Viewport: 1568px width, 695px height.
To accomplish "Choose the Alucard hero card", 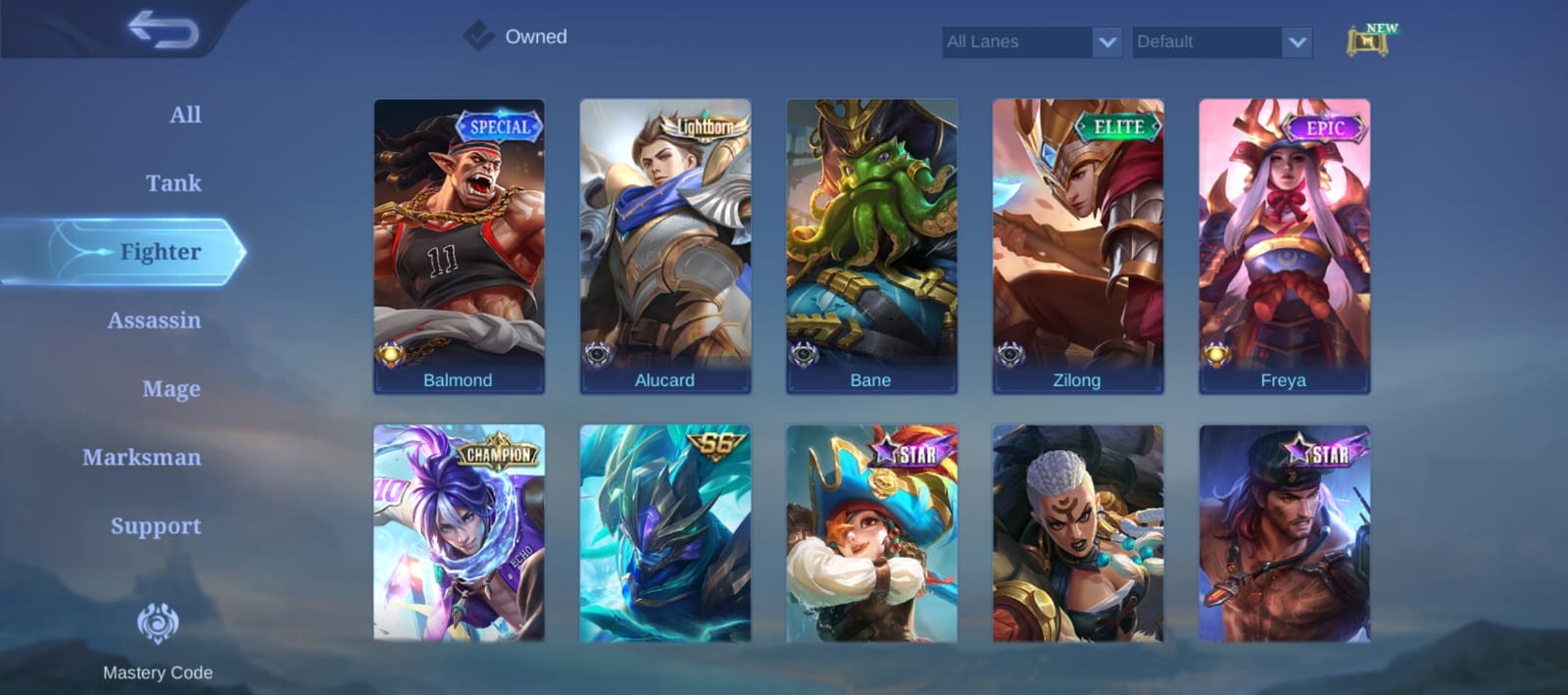I will [665, 245].
